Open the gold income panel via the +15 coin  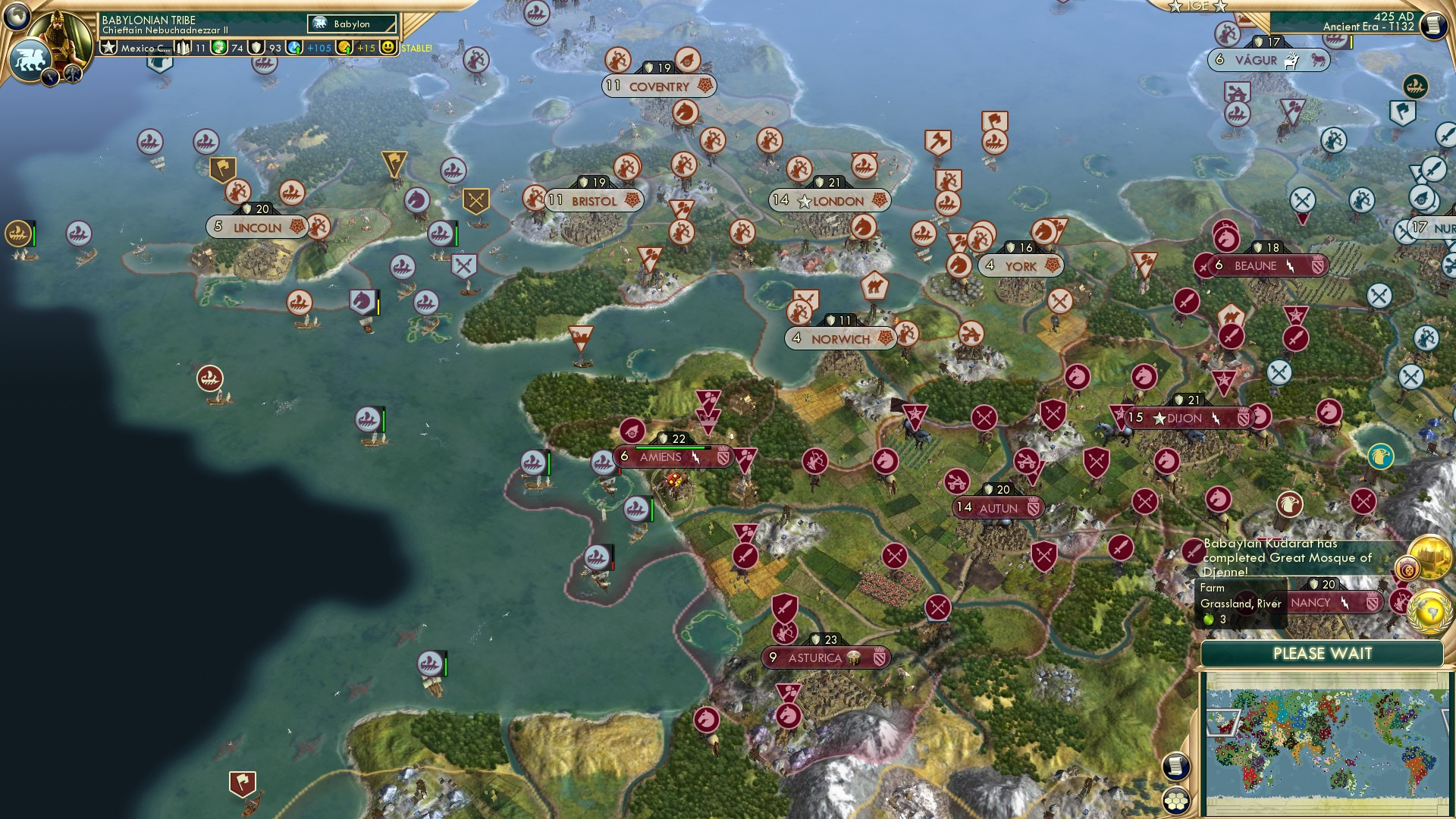coord(345,47)
